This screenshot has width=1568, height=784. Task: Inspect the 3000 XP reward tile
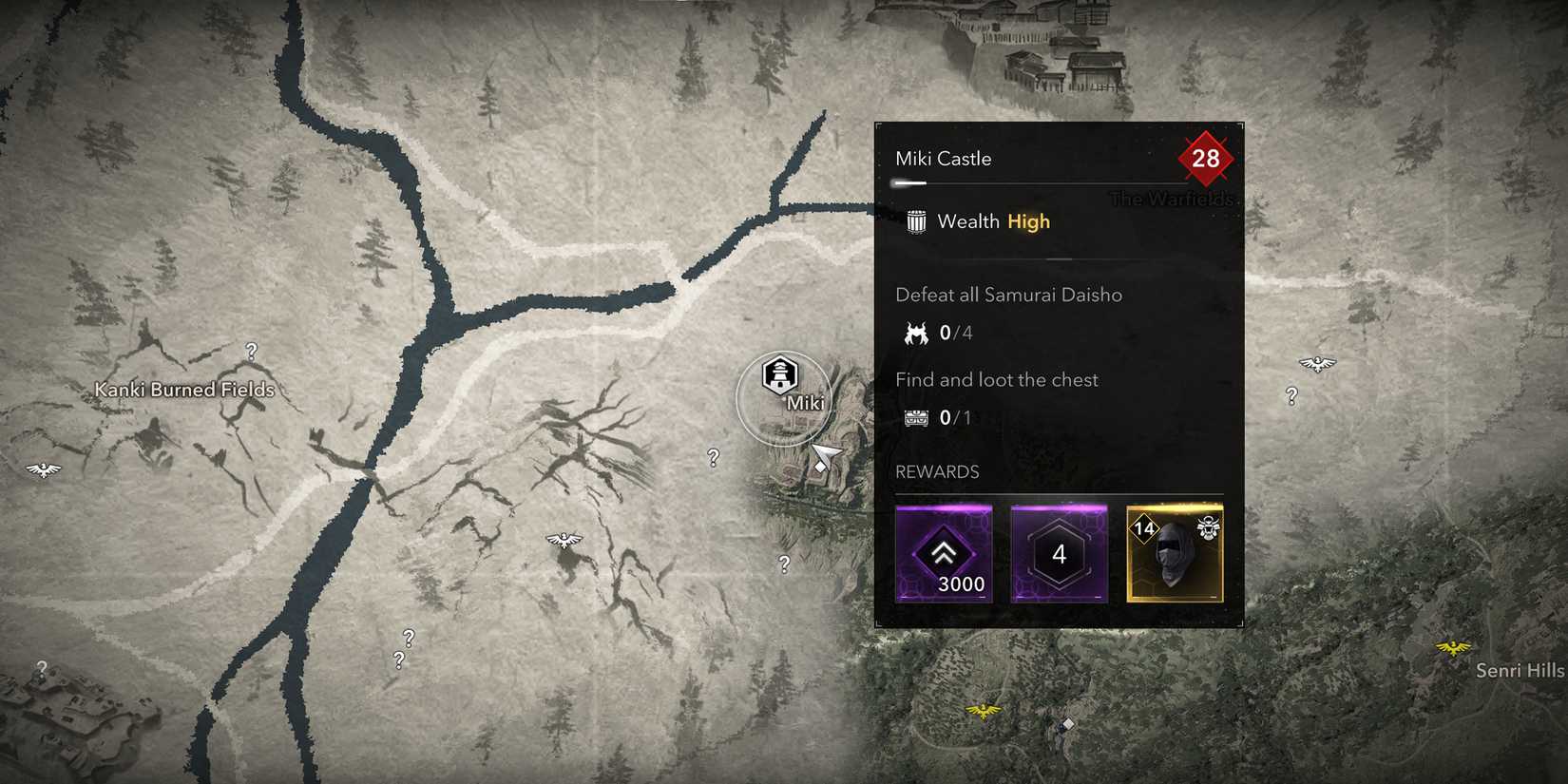[x=944, y=554]
